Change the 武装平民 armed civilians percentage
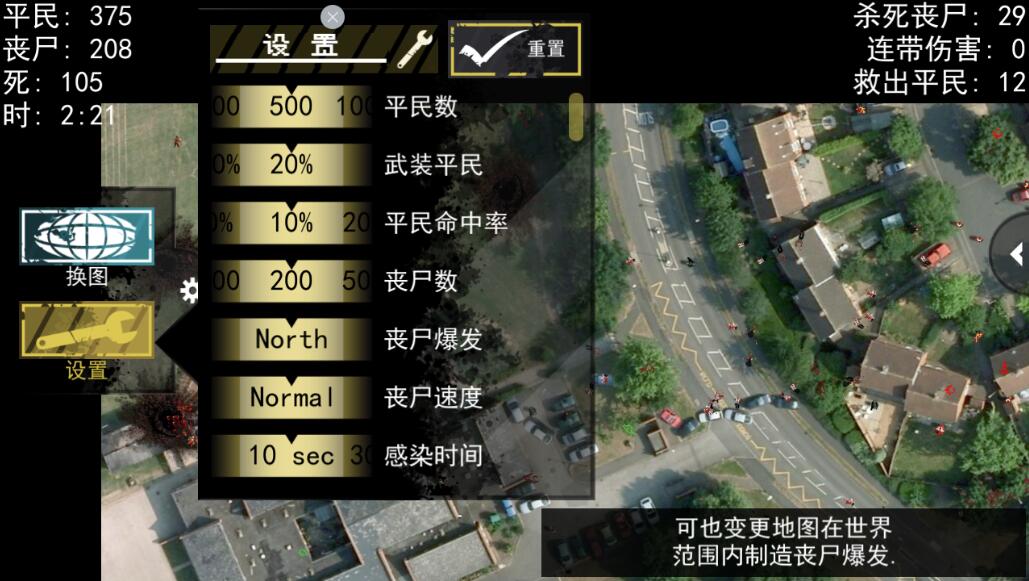 click(x=291, y=165)
